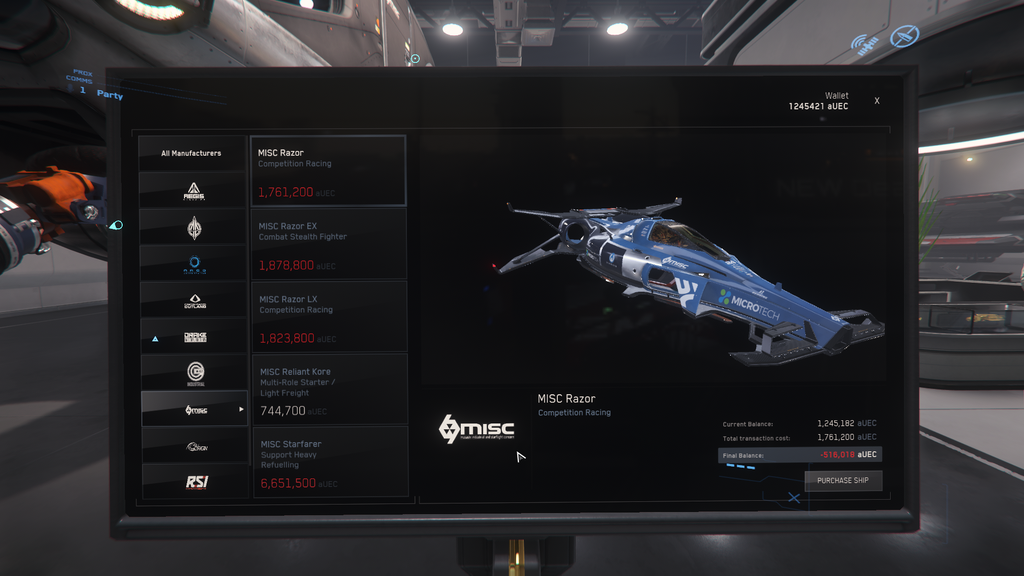Pick the MISC Razor EX stealth fighter
Screen dimensions: 1024x576
coord(328,244)
